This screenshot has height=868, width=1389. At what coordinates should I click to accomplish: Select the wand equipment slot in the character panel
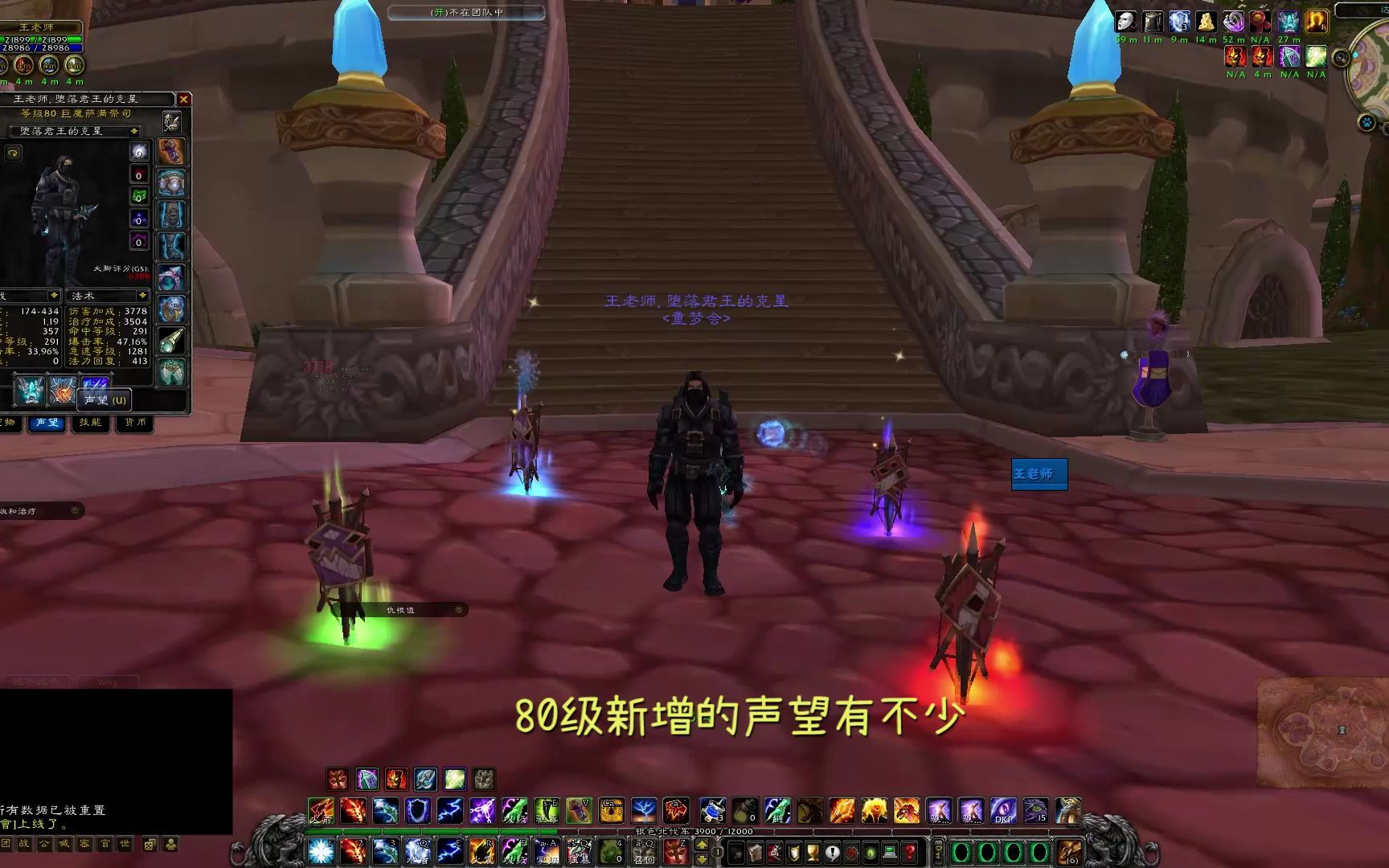(x=172, y=341)
